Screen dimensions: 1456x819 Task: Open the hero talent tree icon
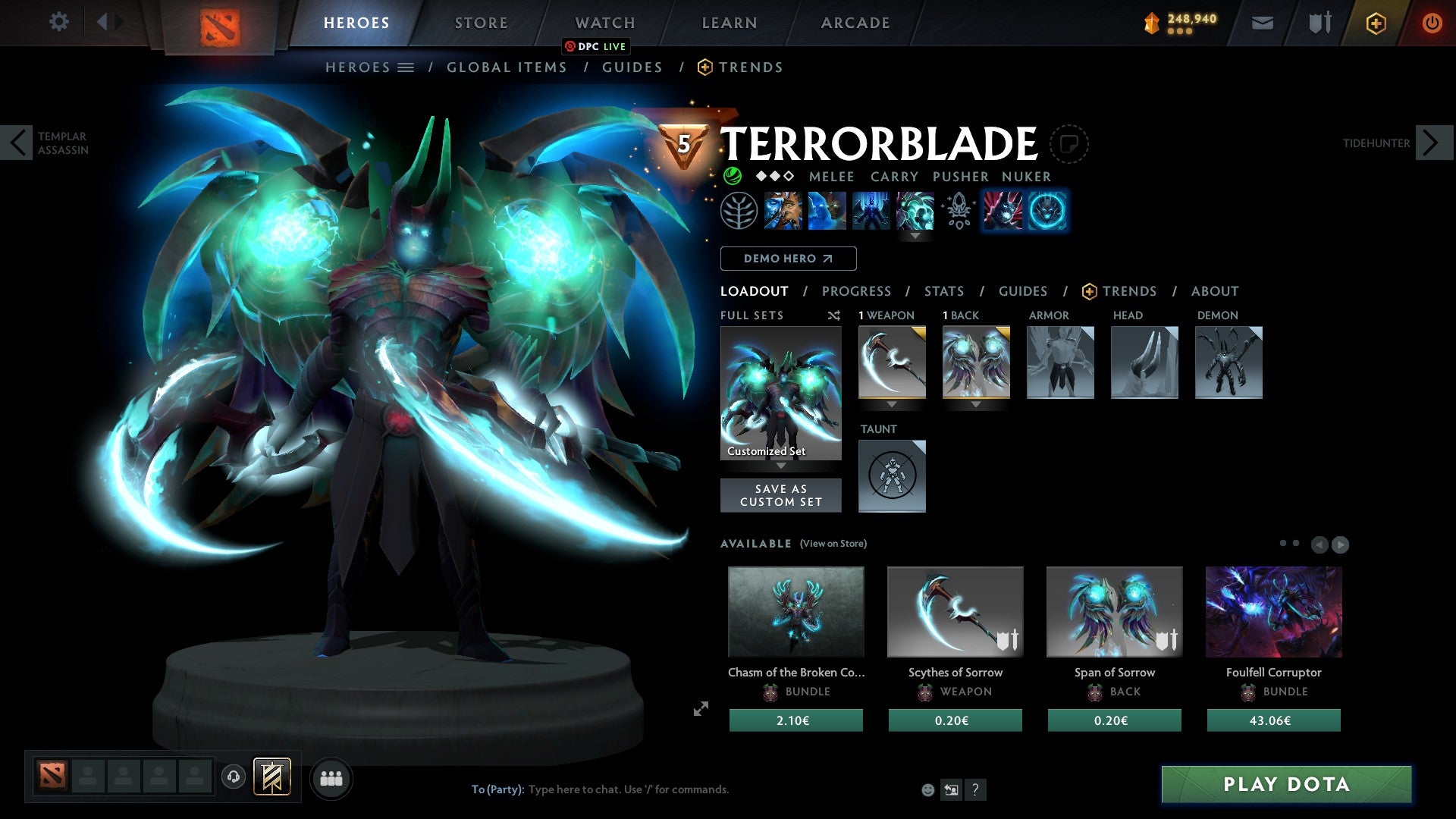tap(739, 211)
